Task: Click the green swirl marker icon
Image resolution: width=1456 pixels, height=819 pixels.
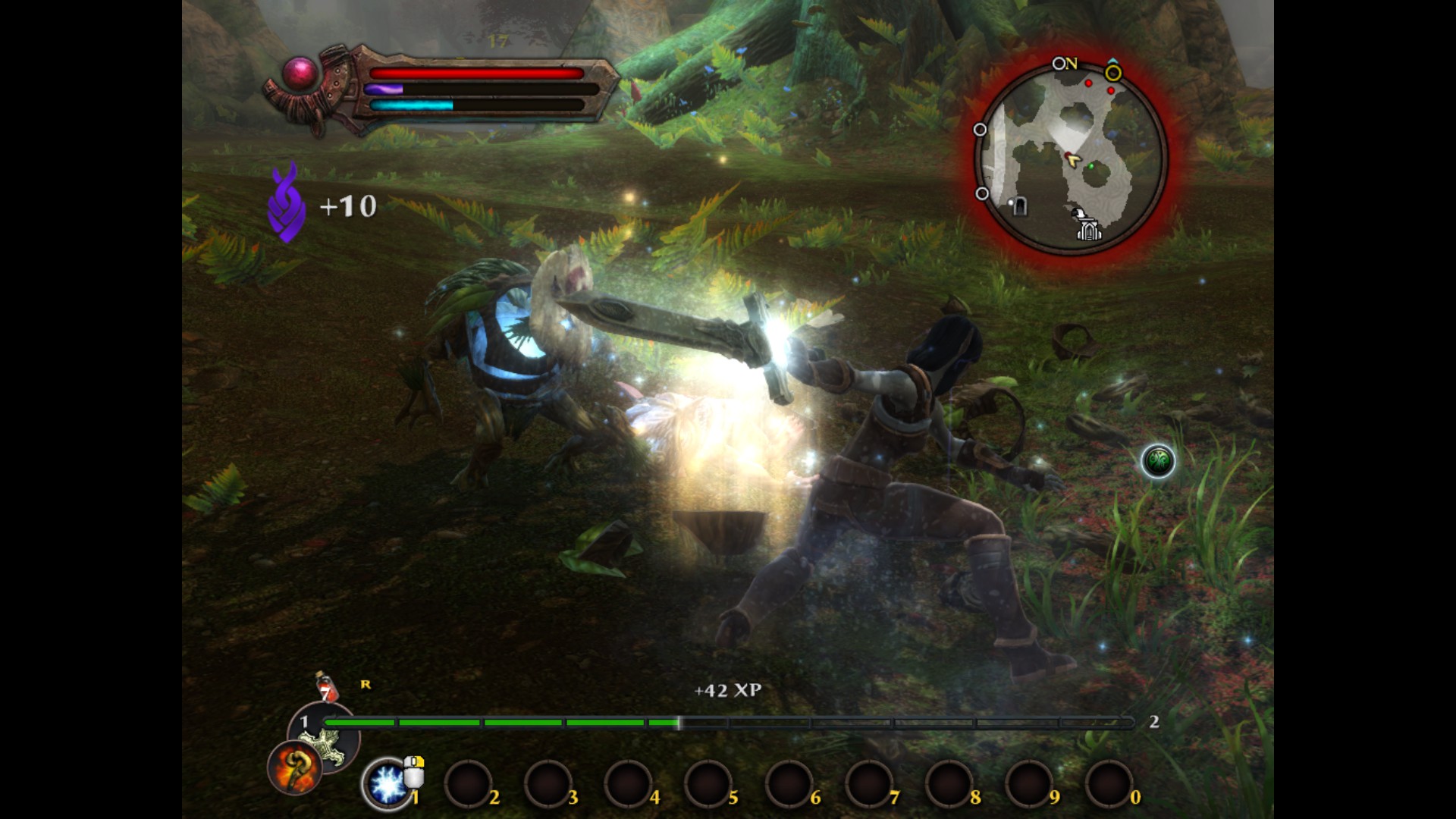Action: click(1158, 460)
